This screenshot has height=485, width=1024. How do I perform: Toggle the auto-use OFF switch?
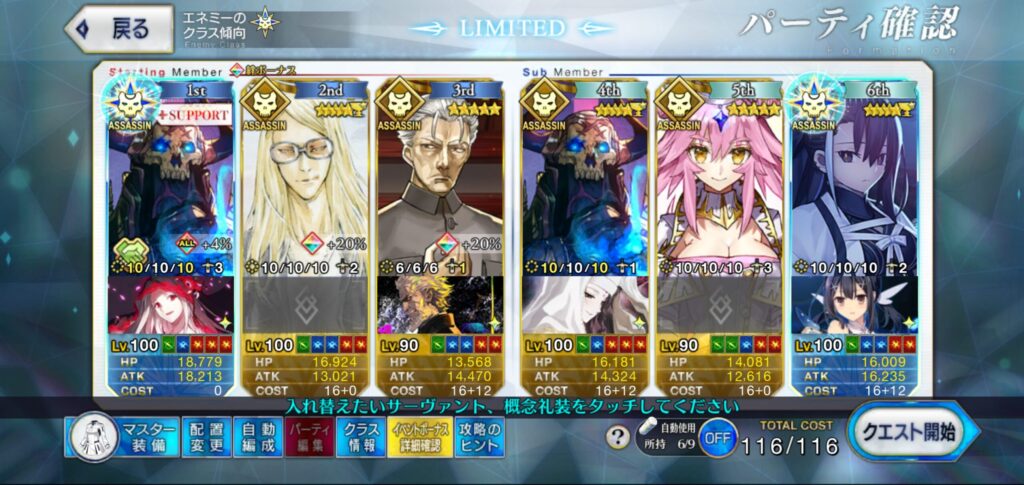714,438
